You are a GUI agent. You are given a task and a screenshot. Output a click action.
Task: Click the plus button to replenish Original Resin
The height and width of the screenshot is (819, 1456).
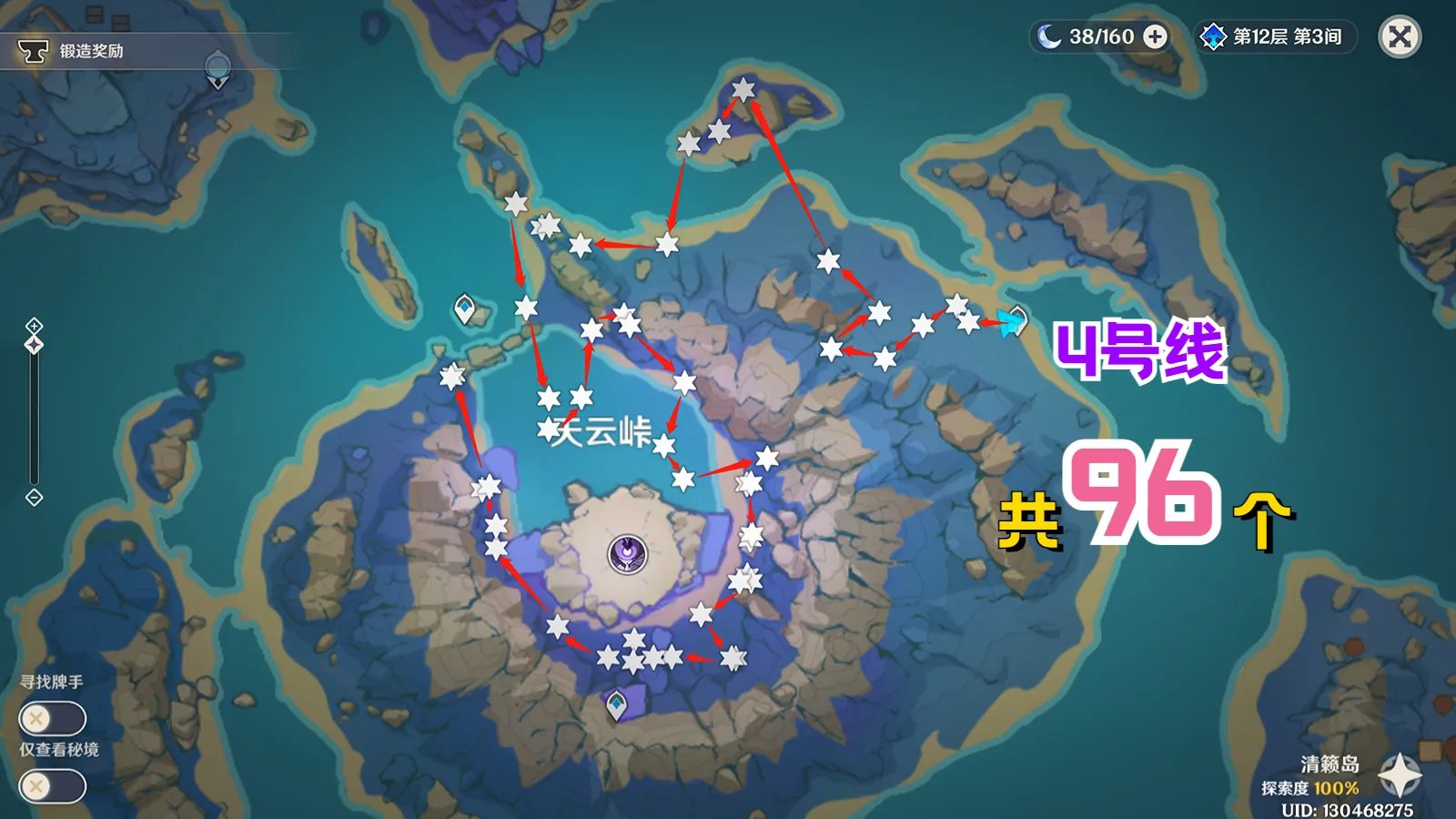point(1157,38)
